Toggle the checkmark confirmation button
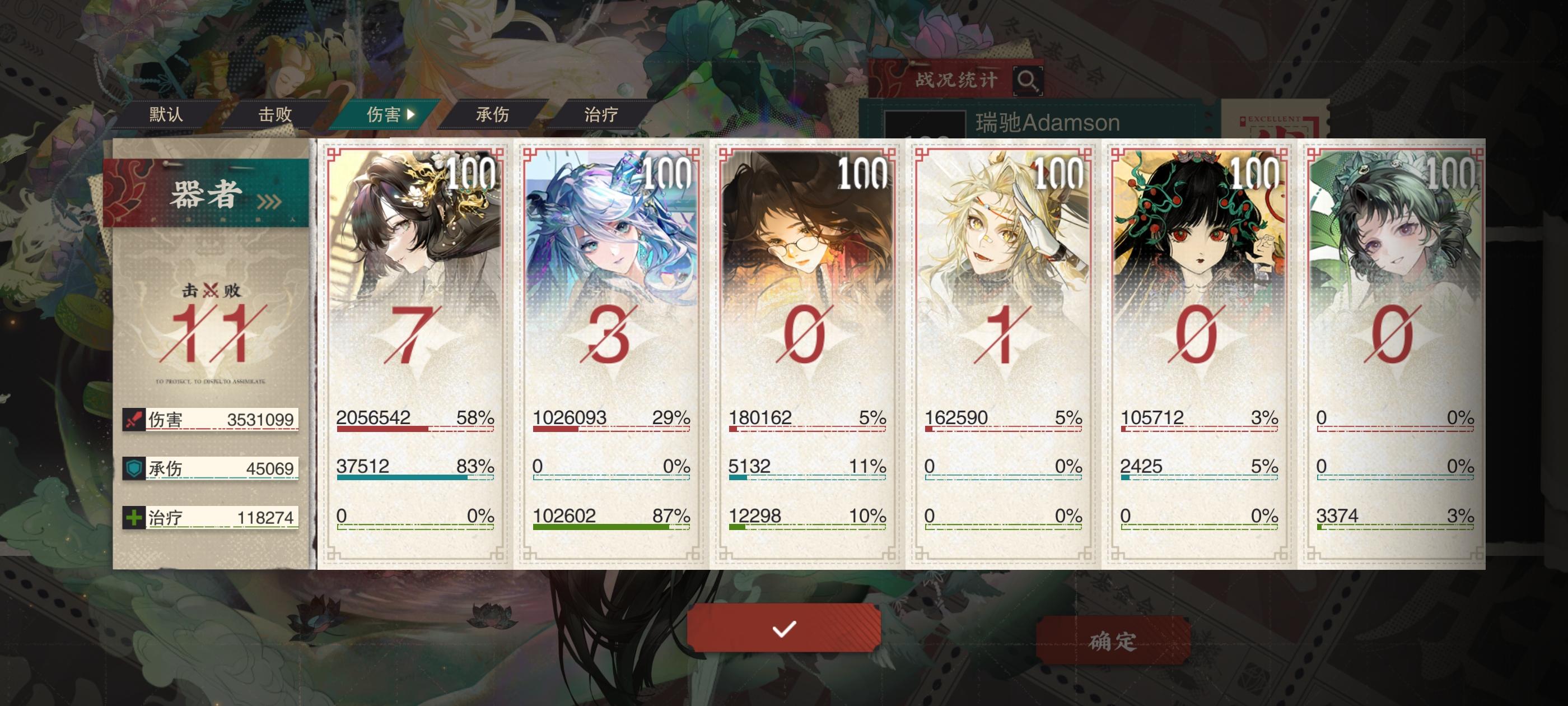Screen dimensions: 1568x706 (x=784, y=630)
